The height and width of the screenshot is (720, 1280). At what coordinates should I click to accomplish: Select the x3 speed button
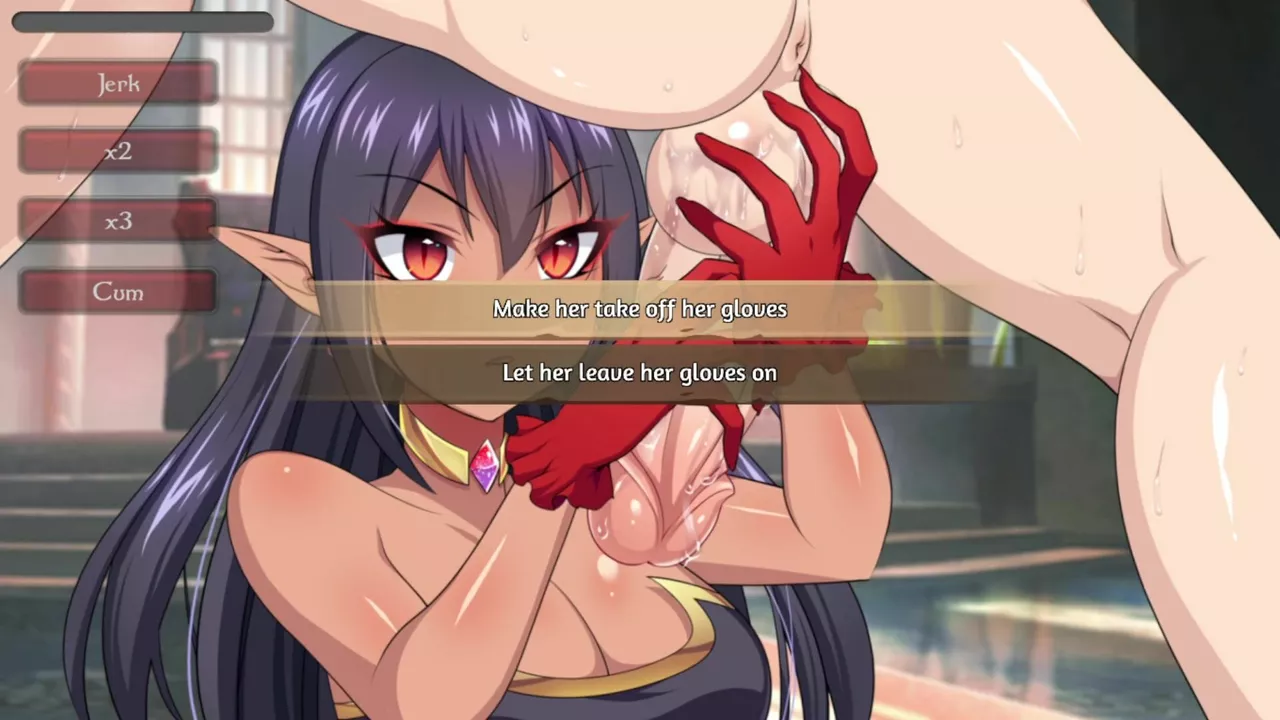coord(118,221)
